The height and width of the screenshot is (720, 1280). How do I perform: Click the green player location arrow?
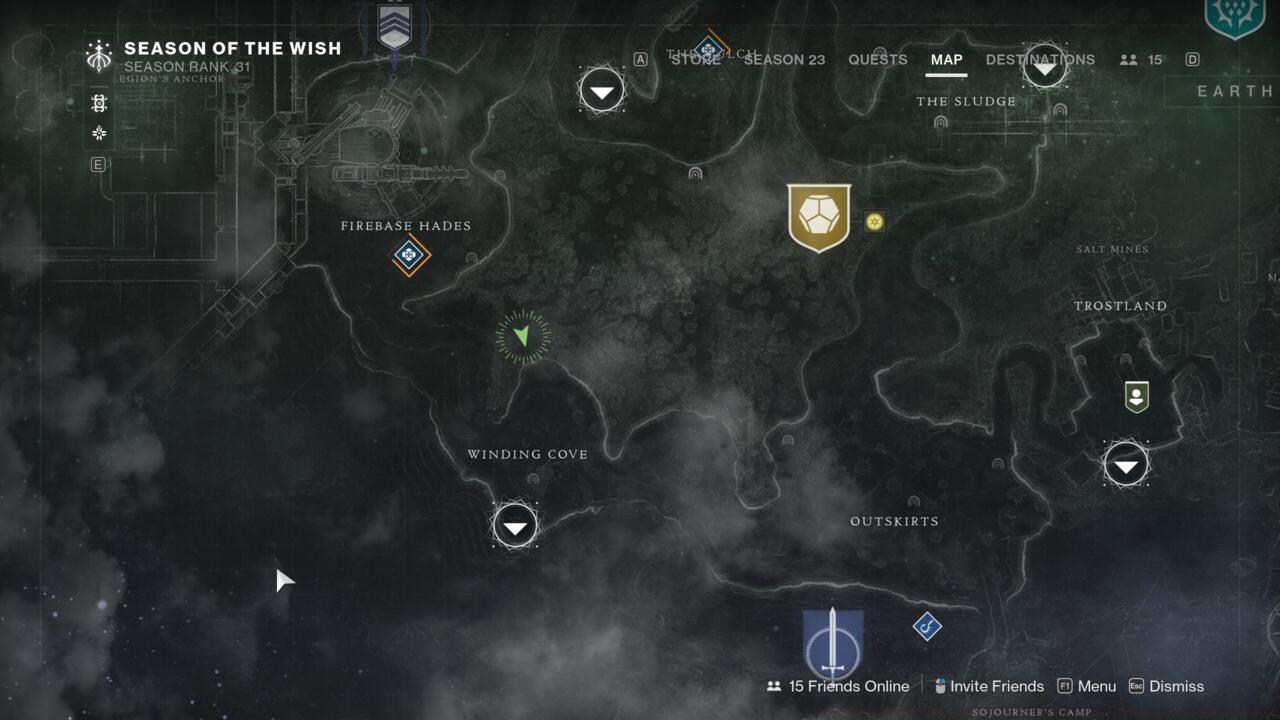tap(524, 337)
